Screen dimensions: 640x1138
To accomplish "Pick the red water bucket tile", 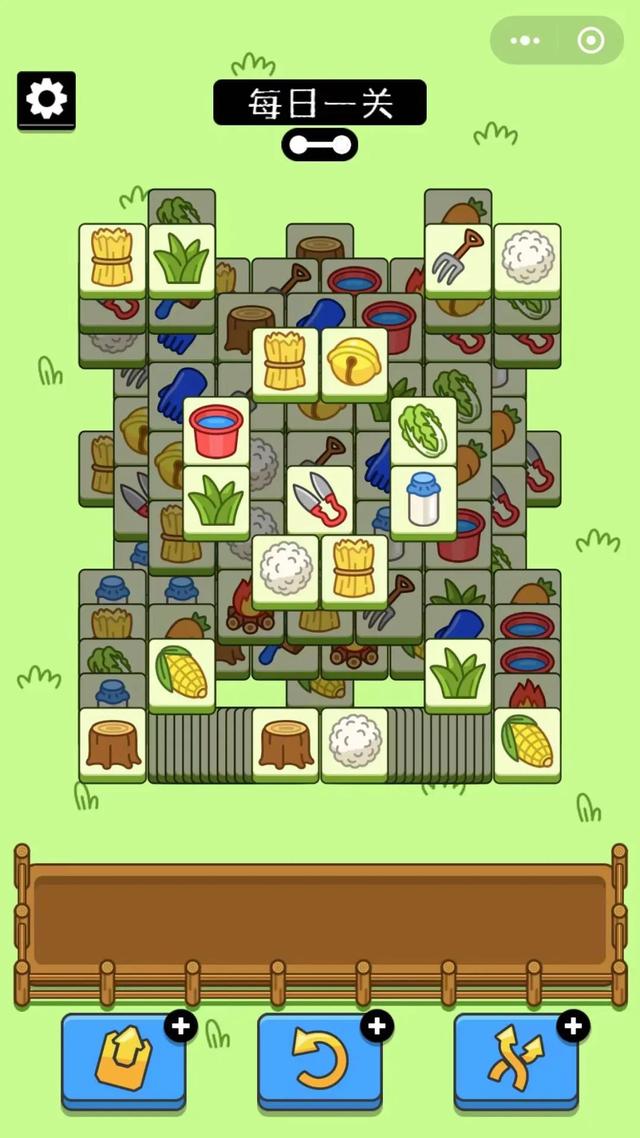I will click(x=216, y=430).
